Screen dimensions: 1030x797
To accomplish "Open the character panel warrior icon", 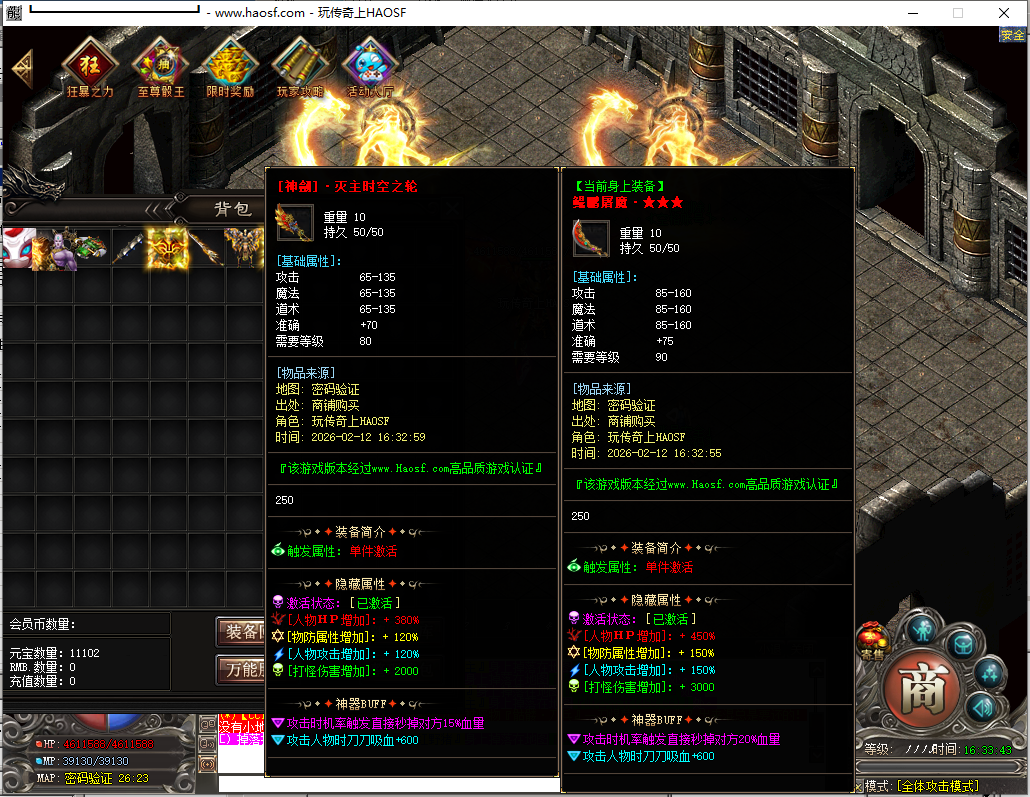I will click(x=921, y=631).
